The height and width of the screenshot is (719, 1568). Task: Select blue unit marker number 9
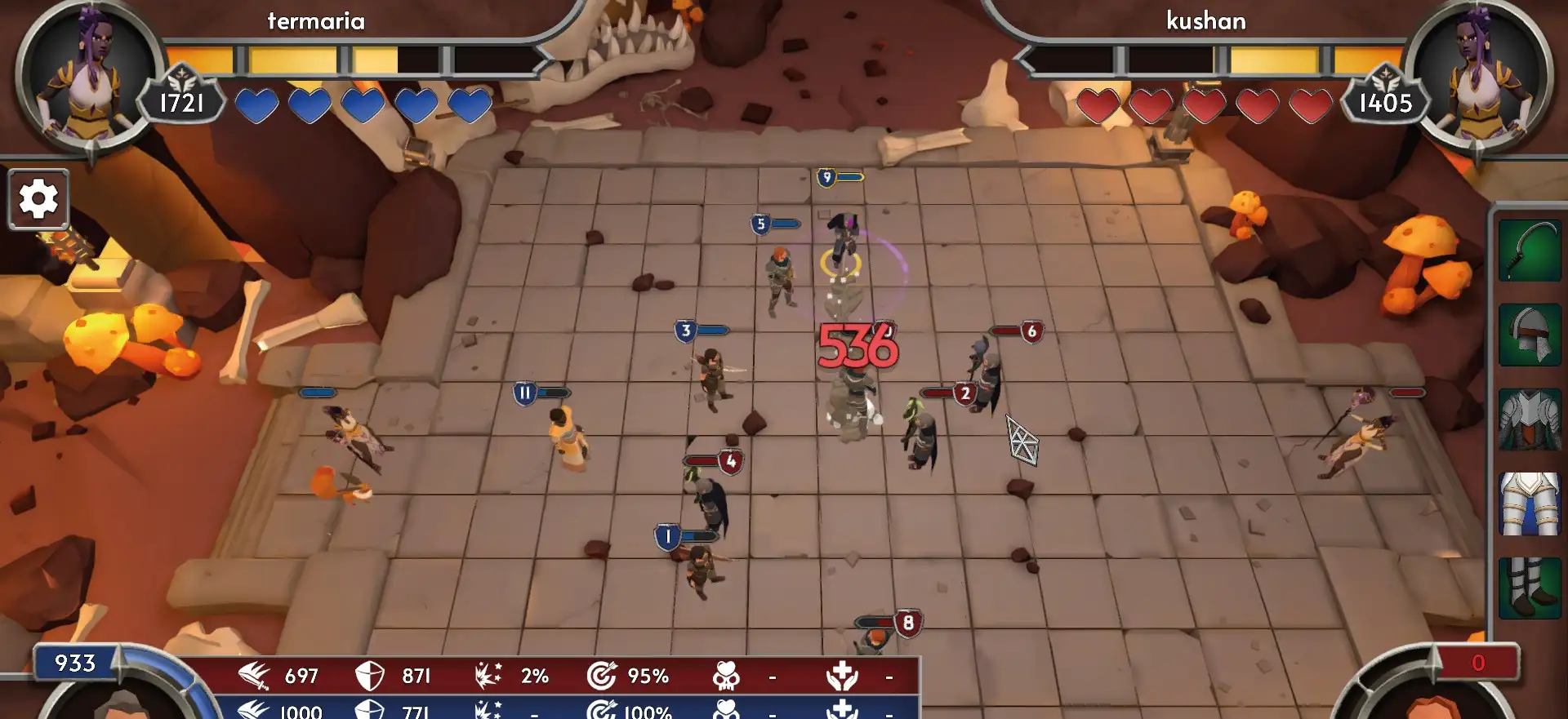click(826, 177)
